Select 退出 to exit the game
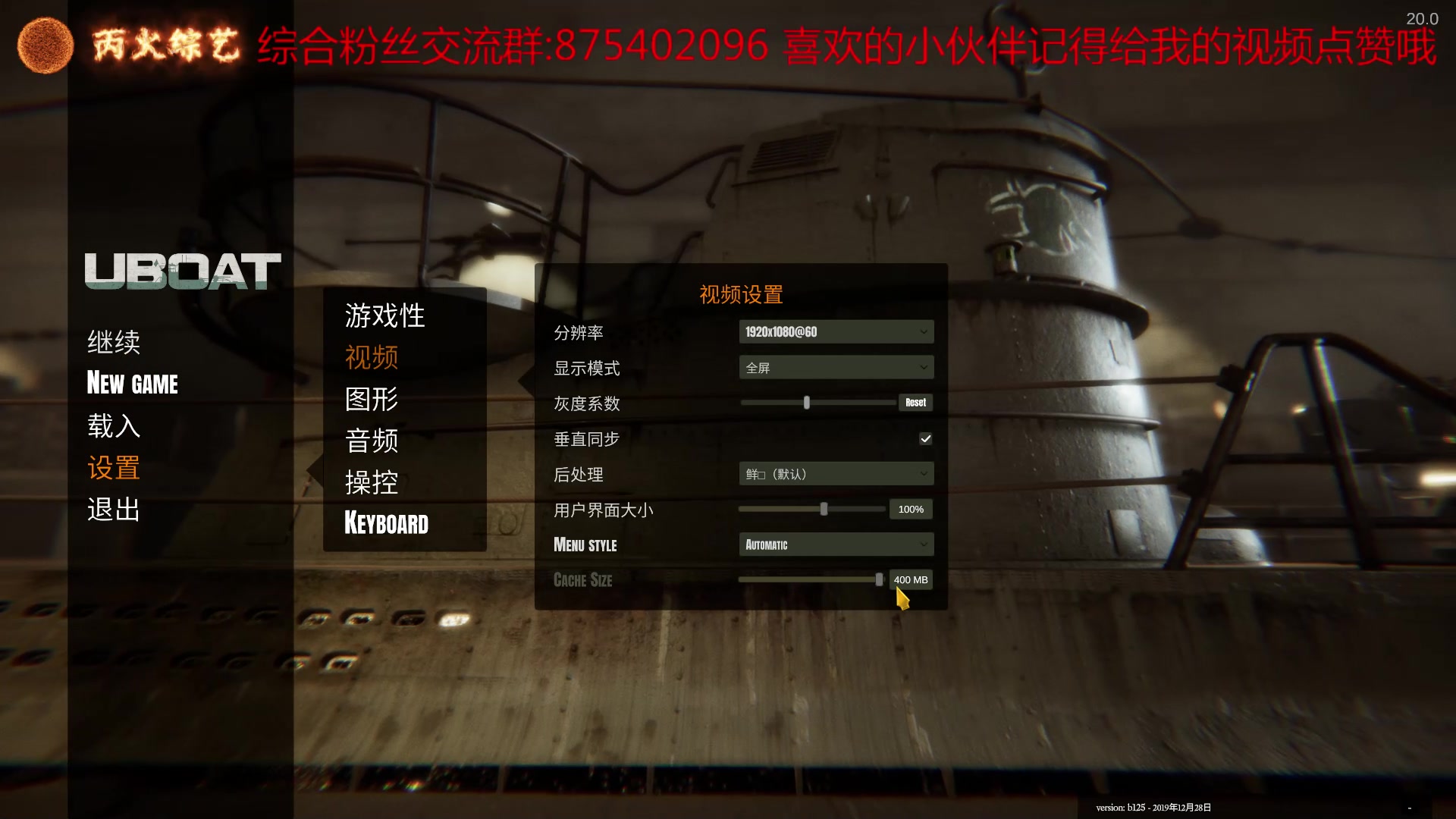This screenshot has height=819, width=1456. pyautogui.click(x=113, y=510)
